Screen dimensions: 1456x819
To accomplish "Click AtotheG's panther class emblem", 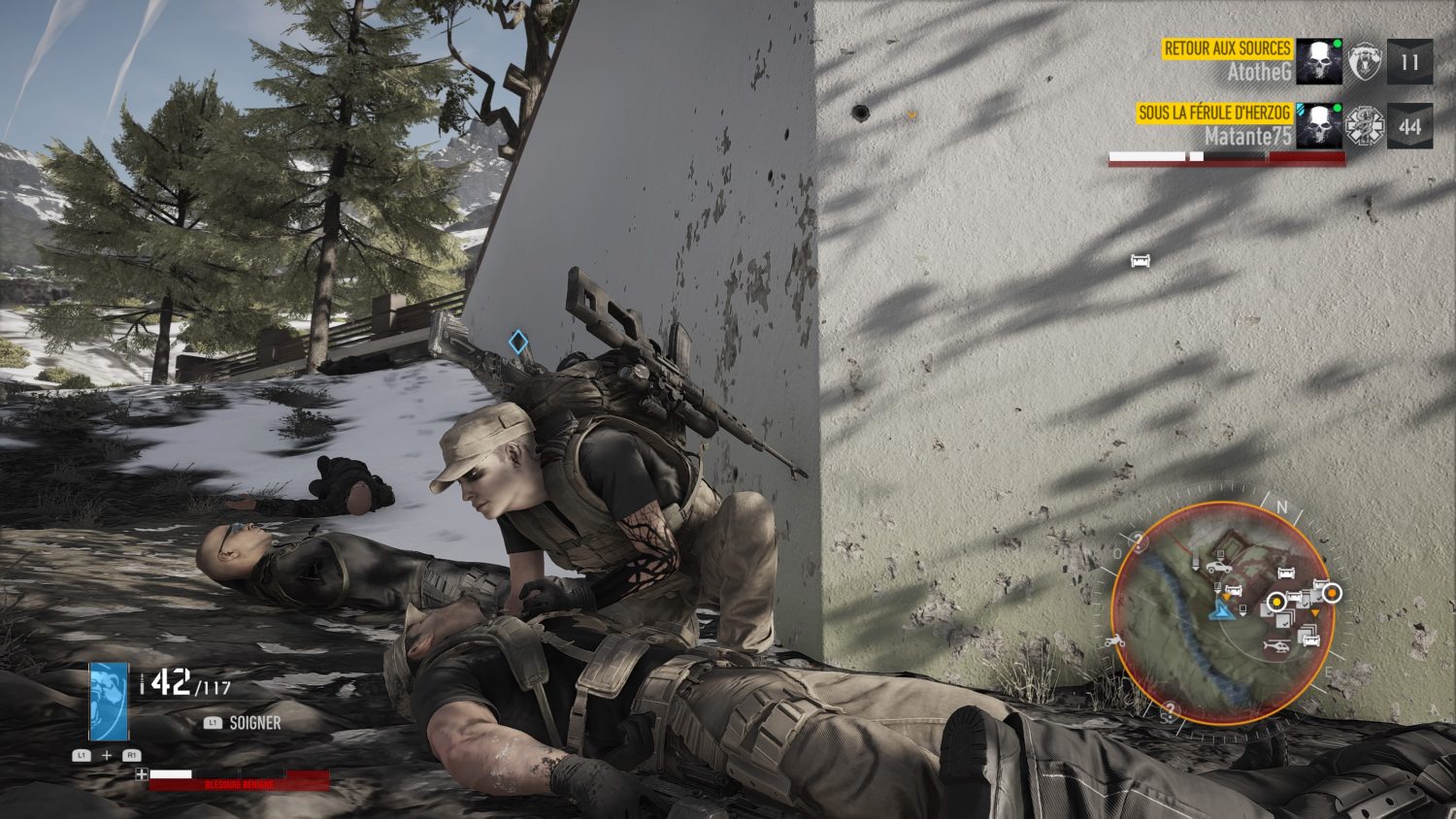I will click(1365, 62).
